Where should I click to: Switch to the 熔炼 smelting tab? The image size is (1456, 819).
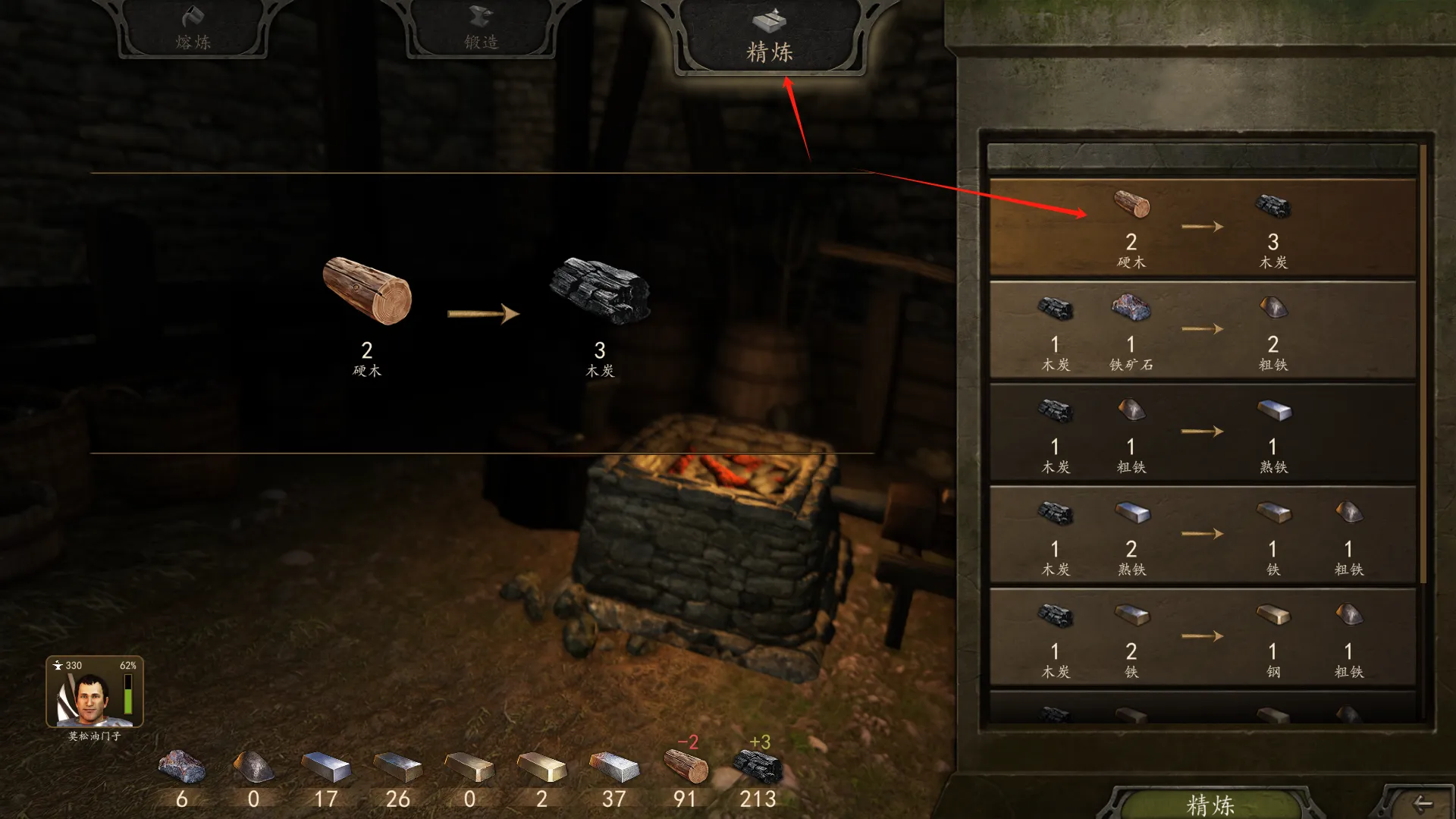(193, 30)
